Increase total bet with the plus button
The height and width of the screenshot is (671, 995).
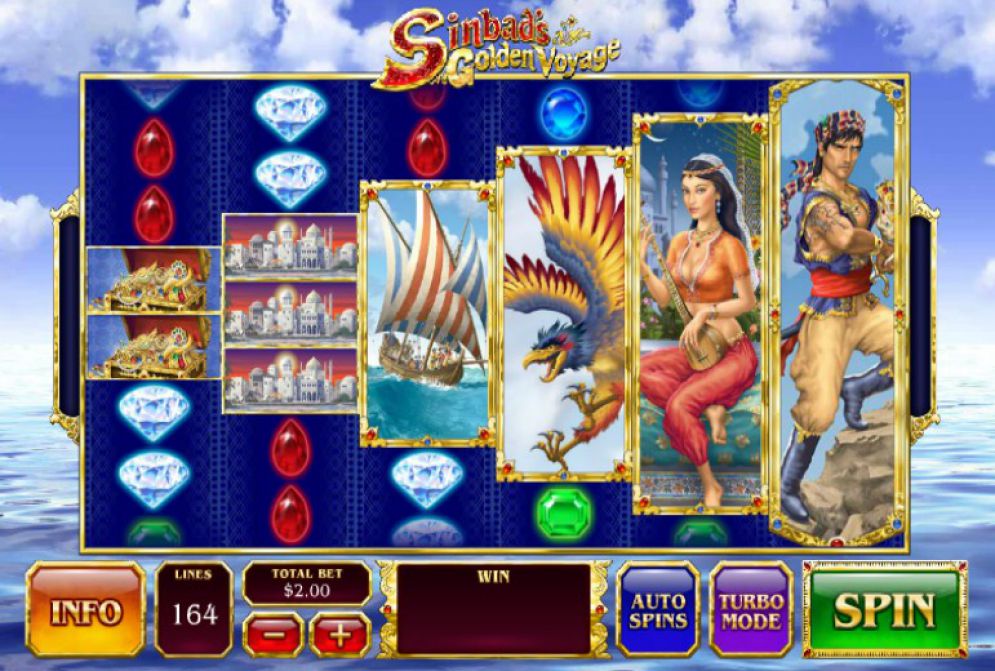tap(340, 634)
